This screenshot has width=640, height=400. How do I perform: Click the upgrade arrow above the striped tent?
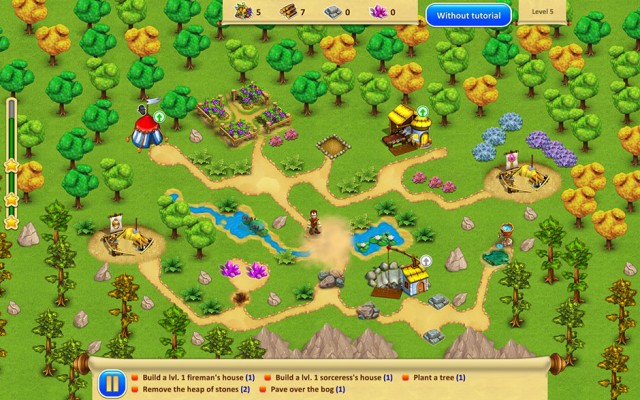click(157, 117)
